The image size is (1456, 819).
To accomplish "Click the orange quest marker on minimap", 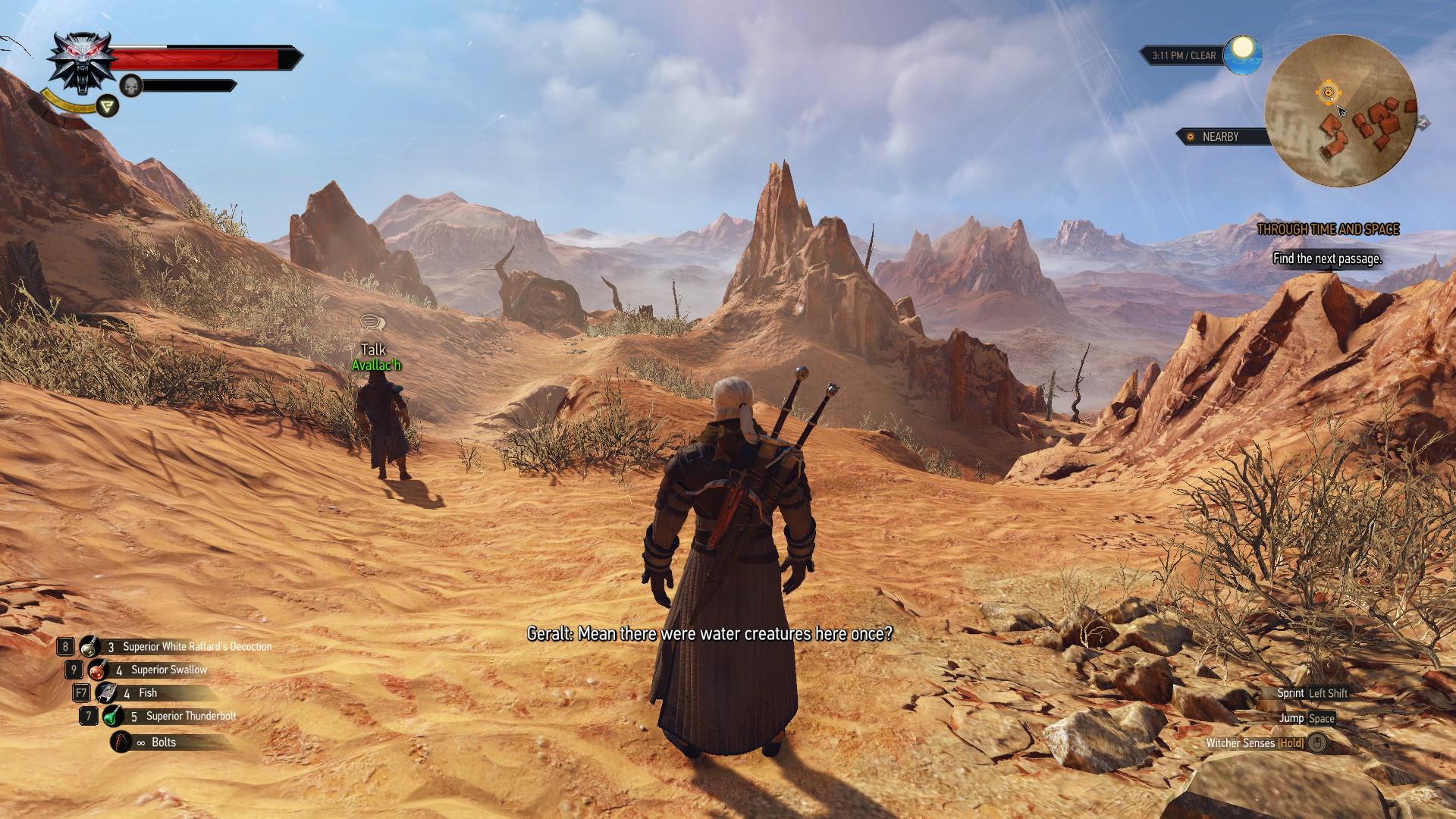I will point(1328,93).
